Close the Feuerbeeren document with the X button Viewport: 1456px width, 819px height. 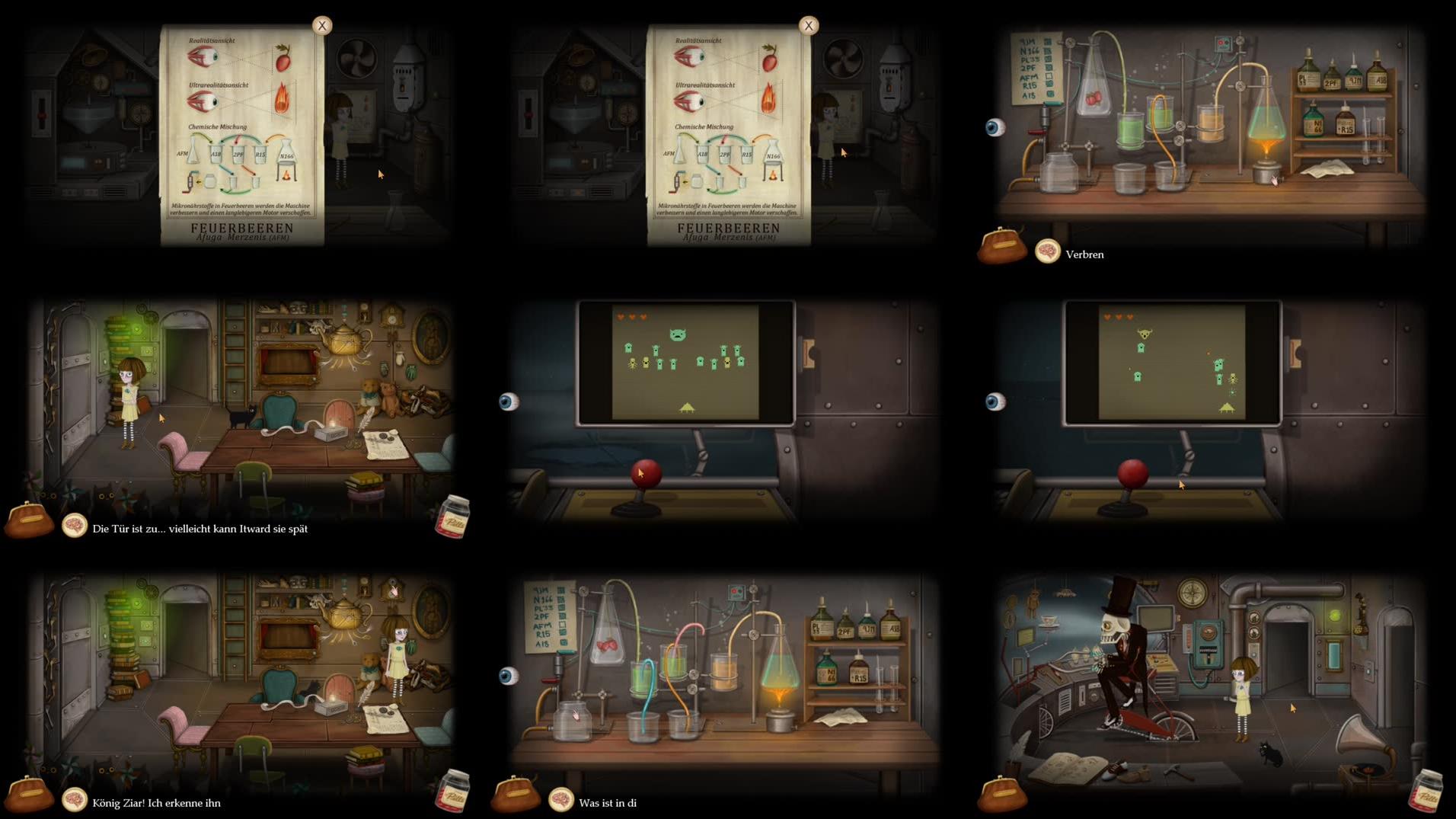point(323,25)
